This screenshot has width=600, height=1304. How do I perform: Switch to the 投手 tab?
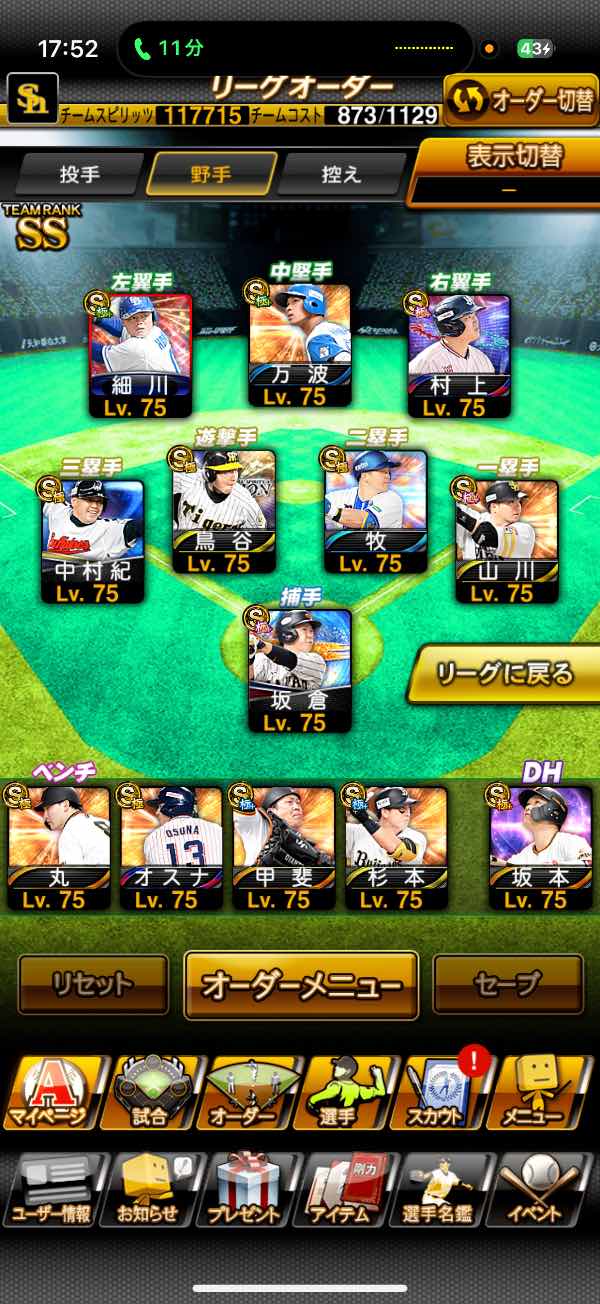click(80, 174)
